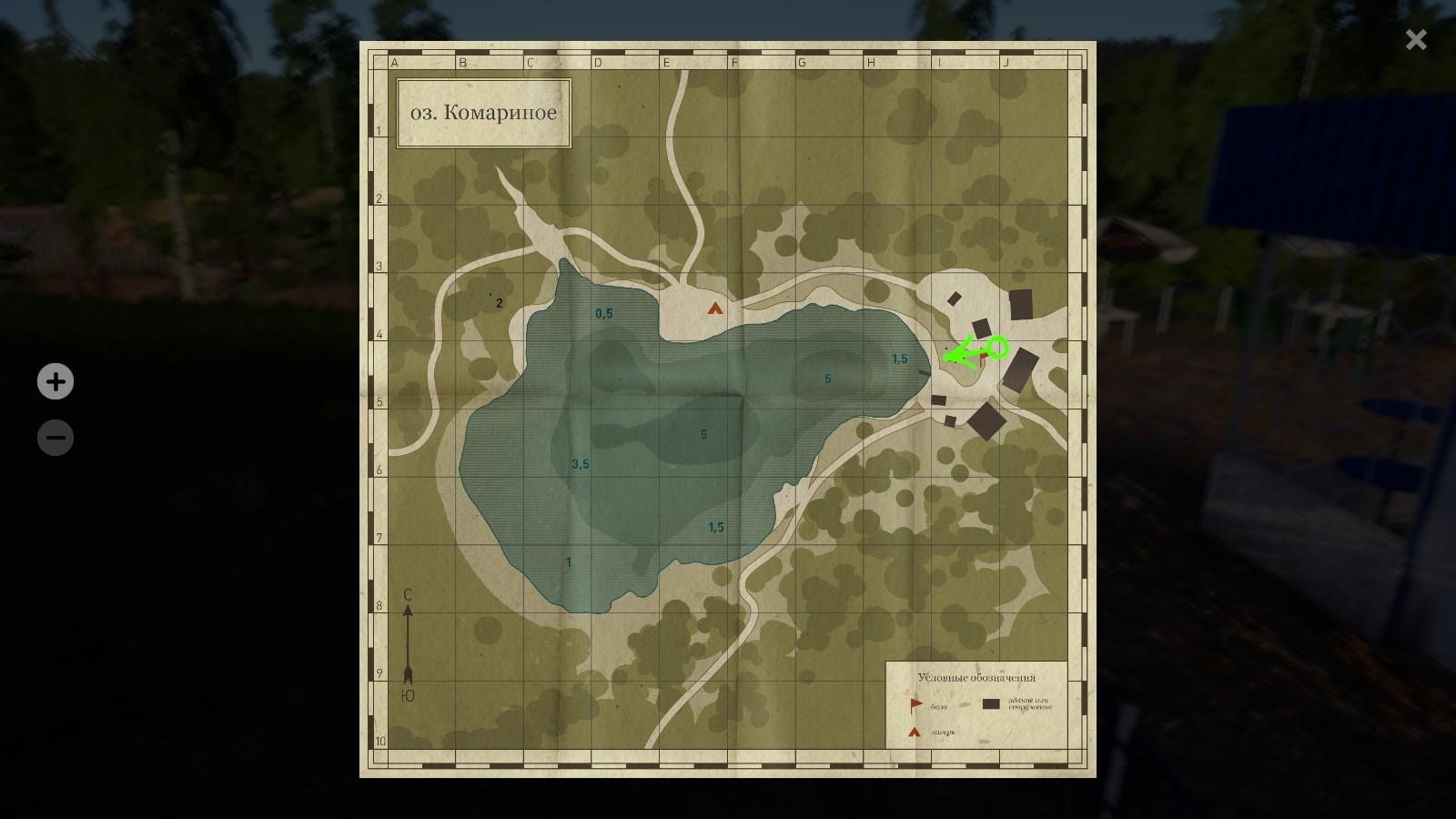Select the camp symbol in the map legend
This screenshot has width=1456, height=819.
(913, 732)
